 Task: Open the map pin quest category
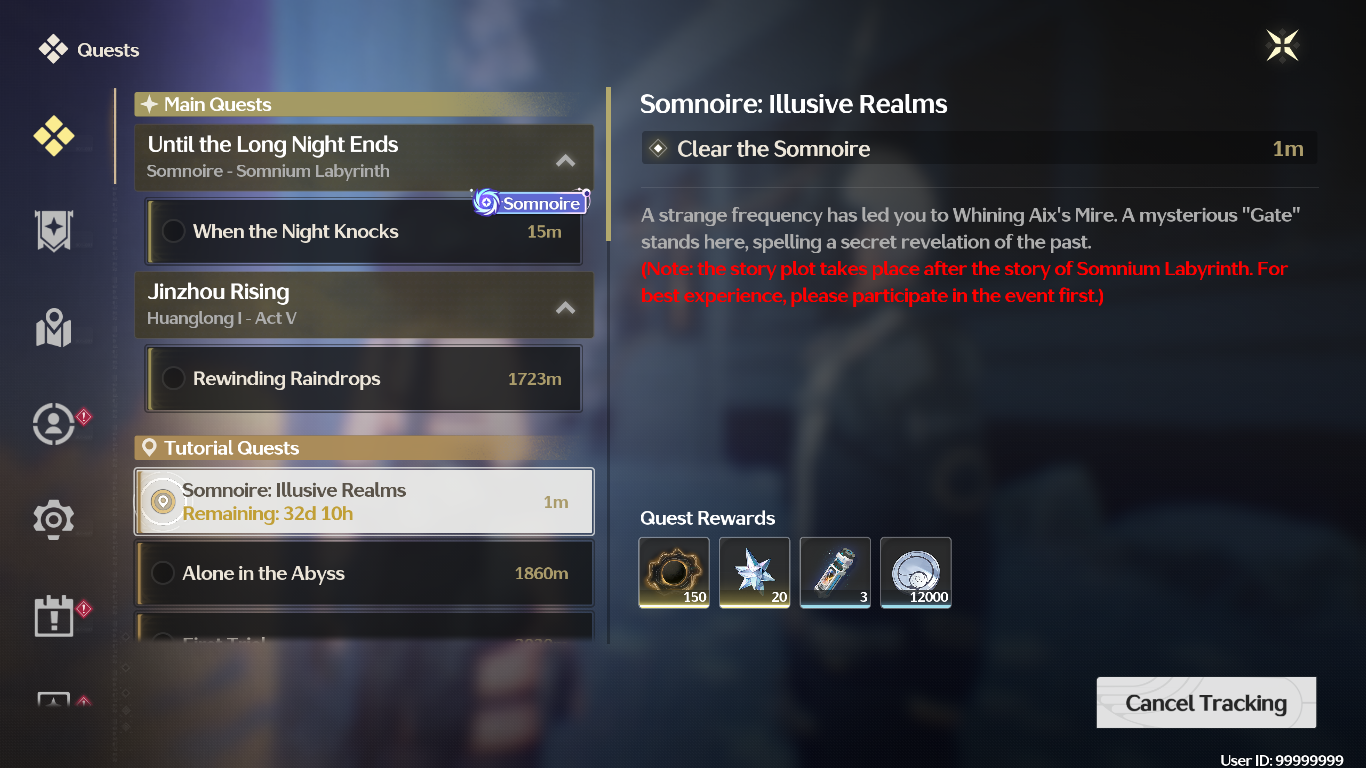tap(53, 328)
